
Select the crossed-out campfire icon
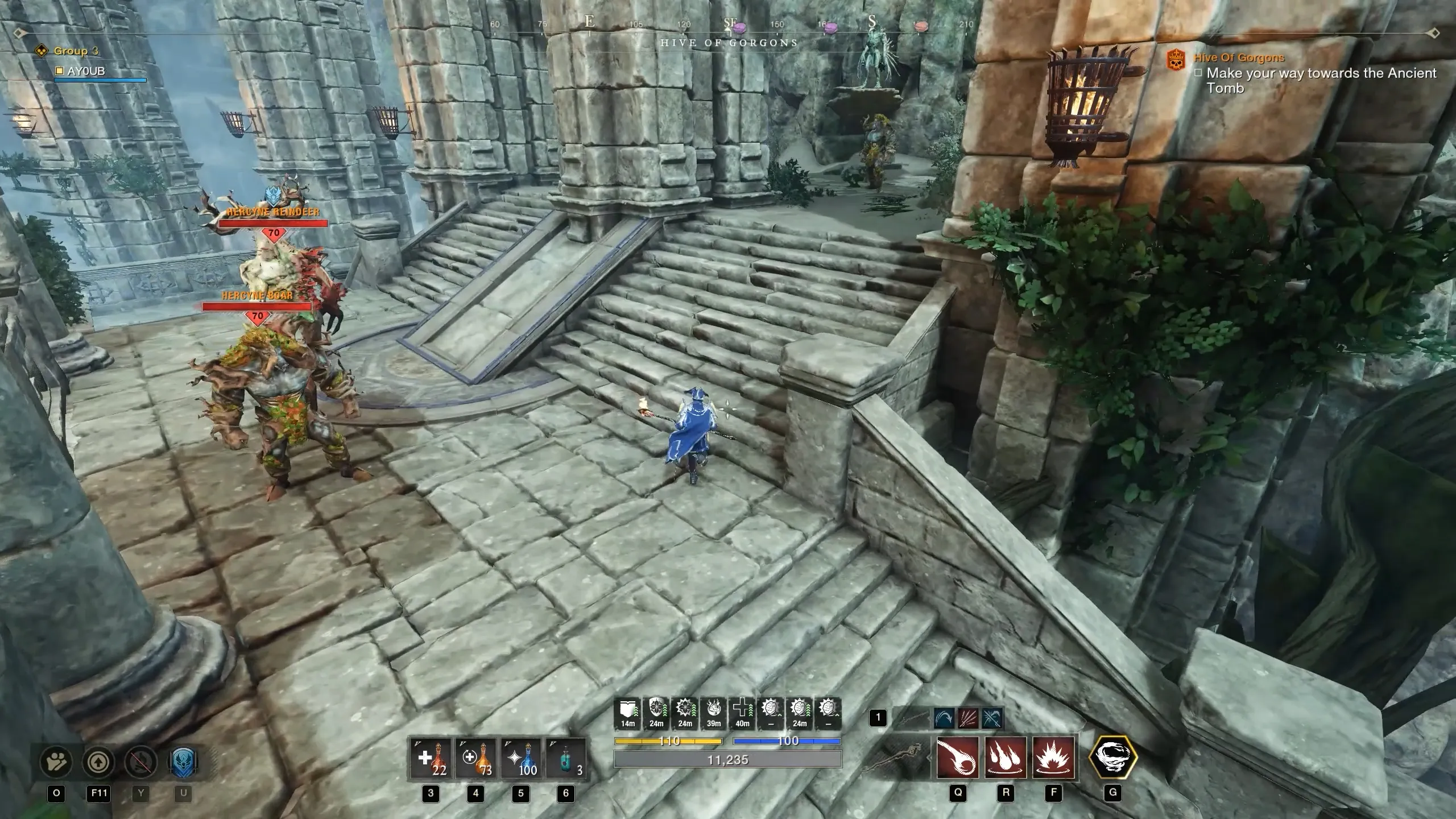click(140, 762)
